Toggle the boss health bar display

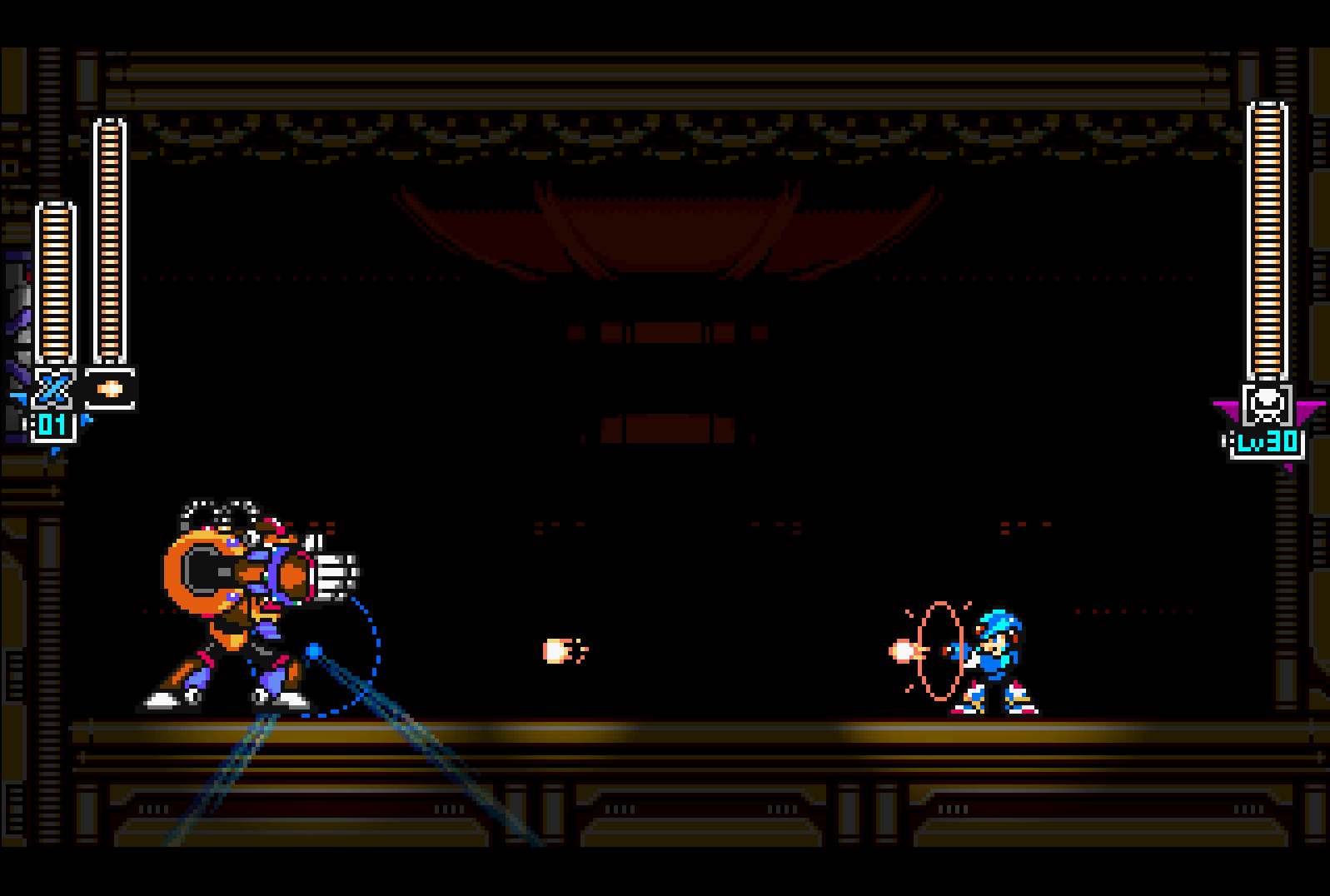pyautogui.click(x=1268, y=241)
